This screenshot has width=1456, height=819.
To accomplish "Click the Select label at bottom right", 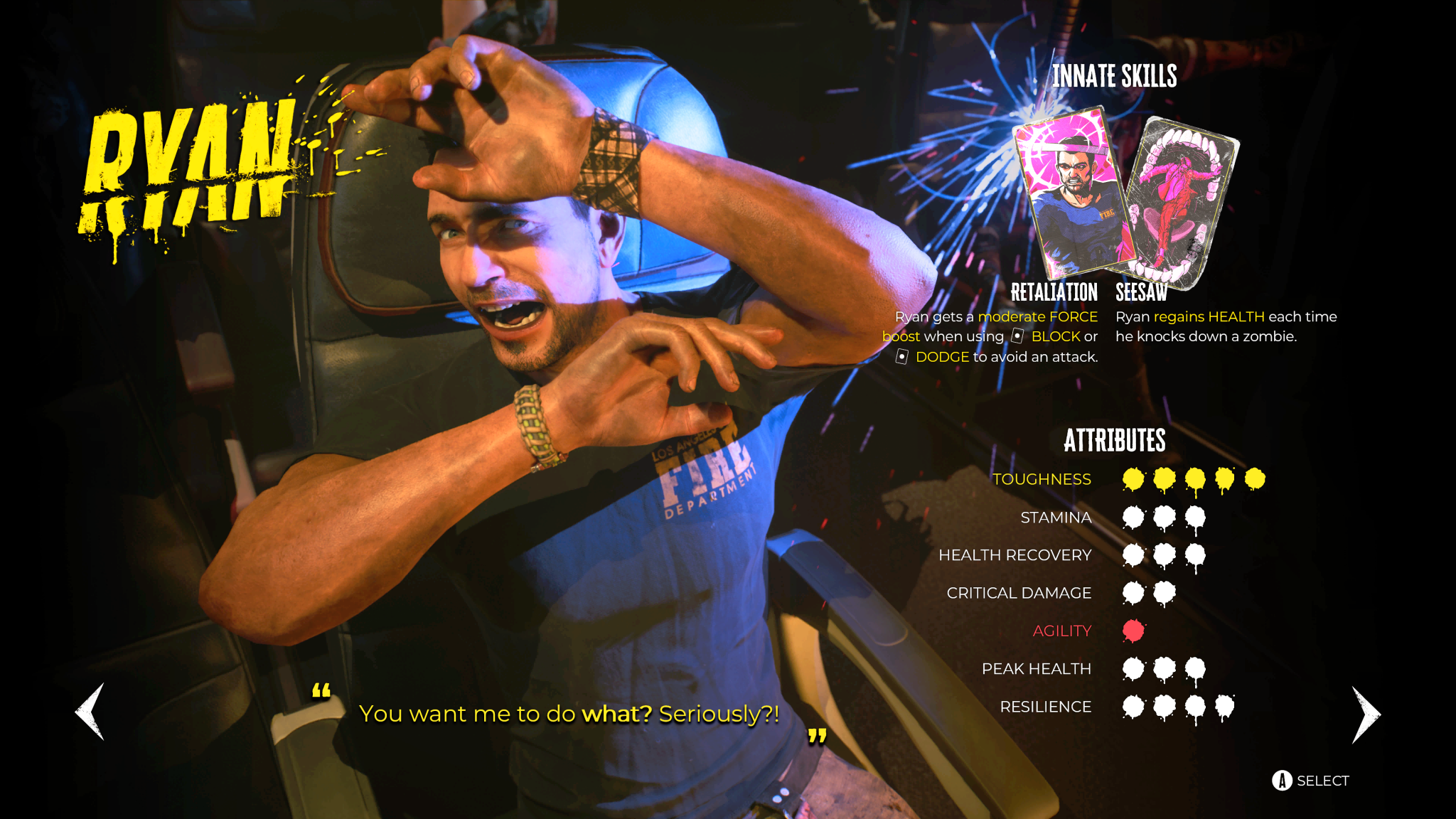I will point(1324,780).
